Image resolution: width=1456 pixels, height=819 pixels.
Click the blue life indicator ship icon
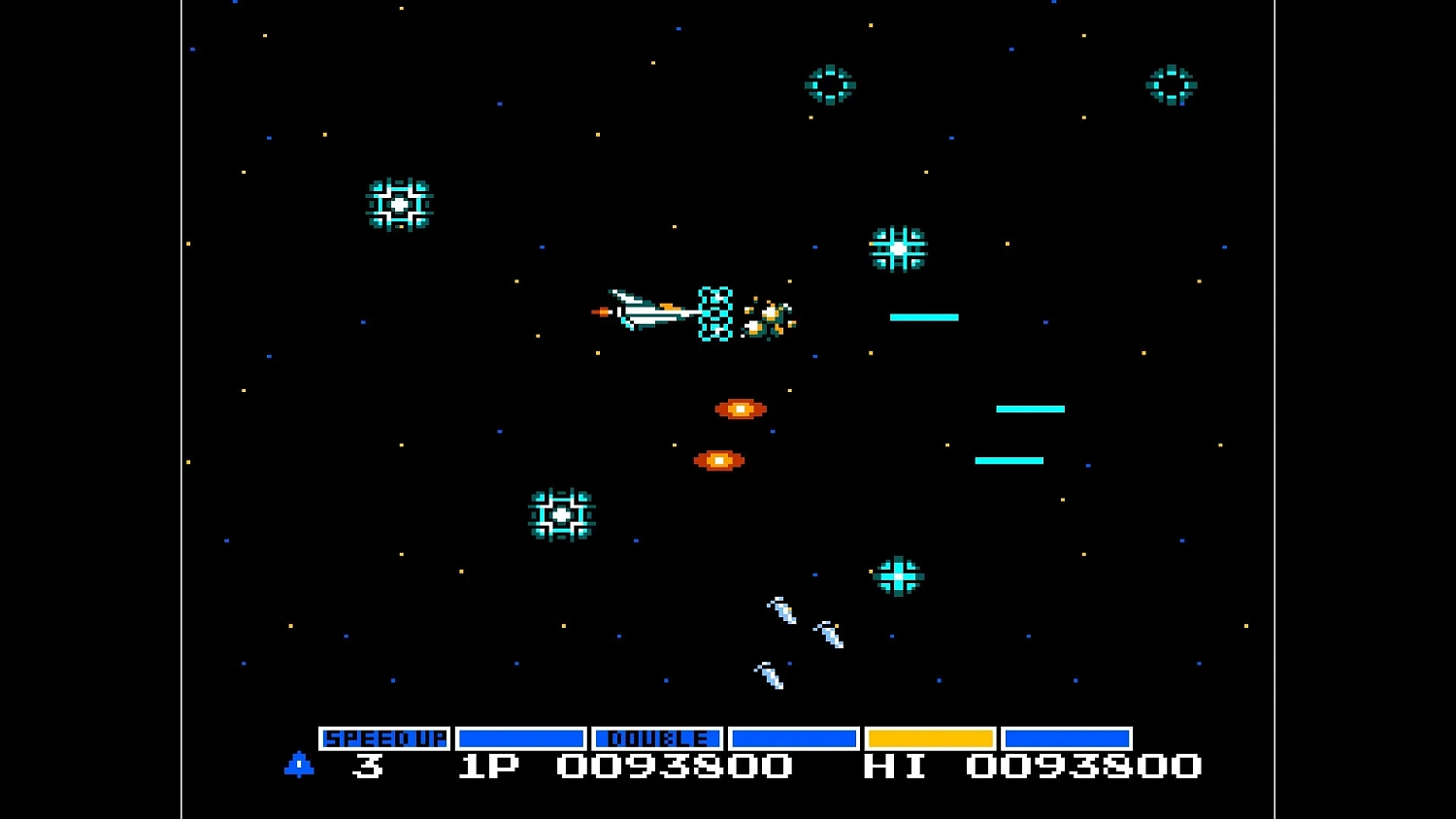(299, 766)
